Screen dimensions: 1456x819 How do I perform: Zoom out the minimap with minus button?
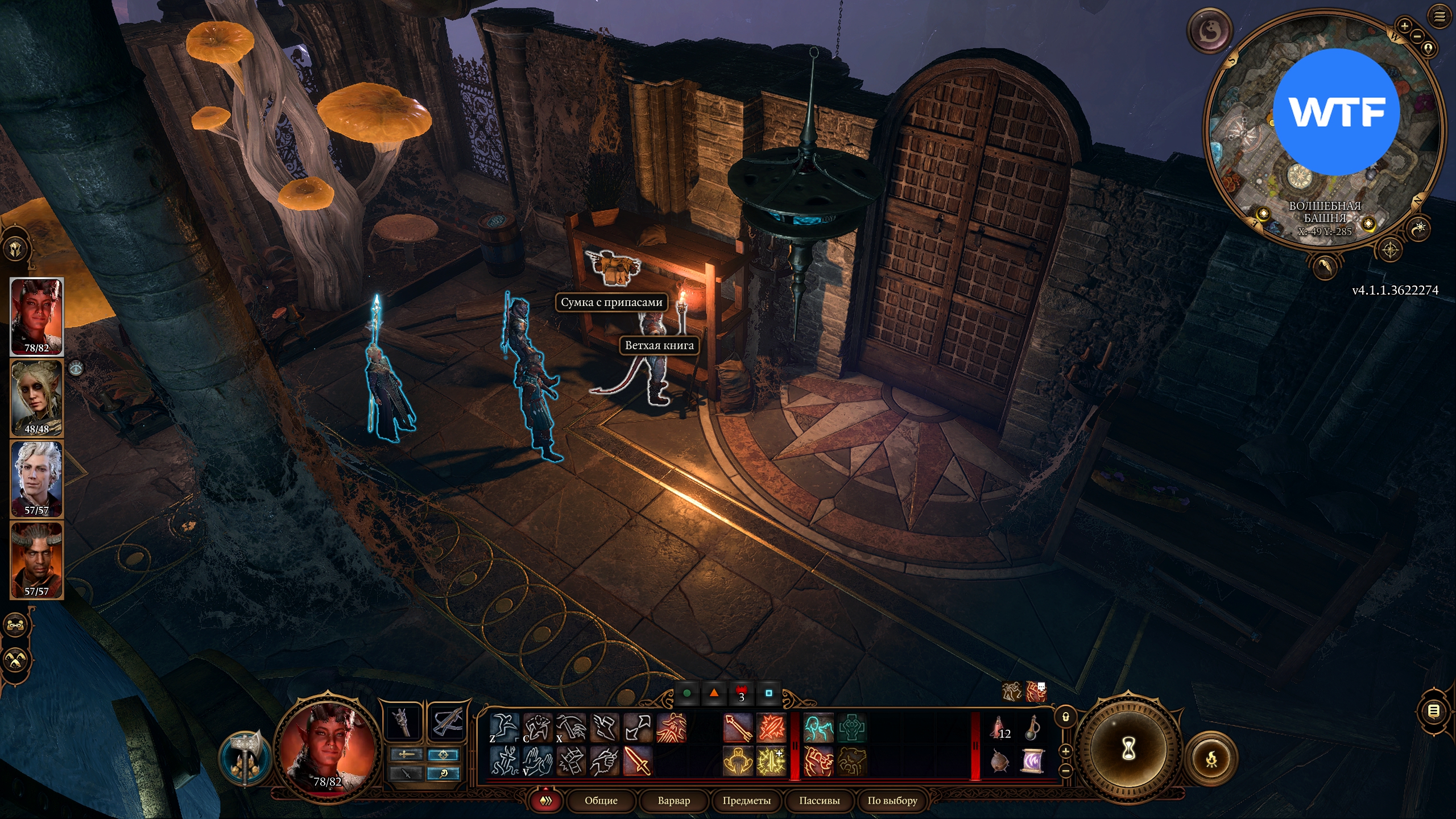(1417, 36)
